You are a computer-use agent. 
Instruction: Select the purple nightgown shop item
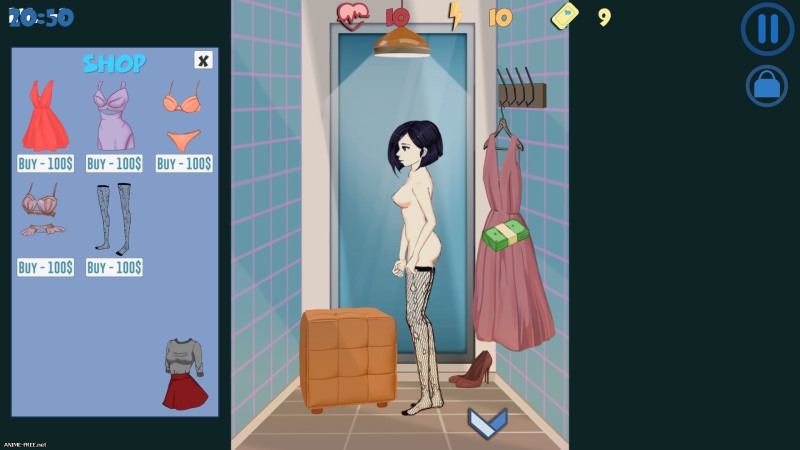coord(114,115)
